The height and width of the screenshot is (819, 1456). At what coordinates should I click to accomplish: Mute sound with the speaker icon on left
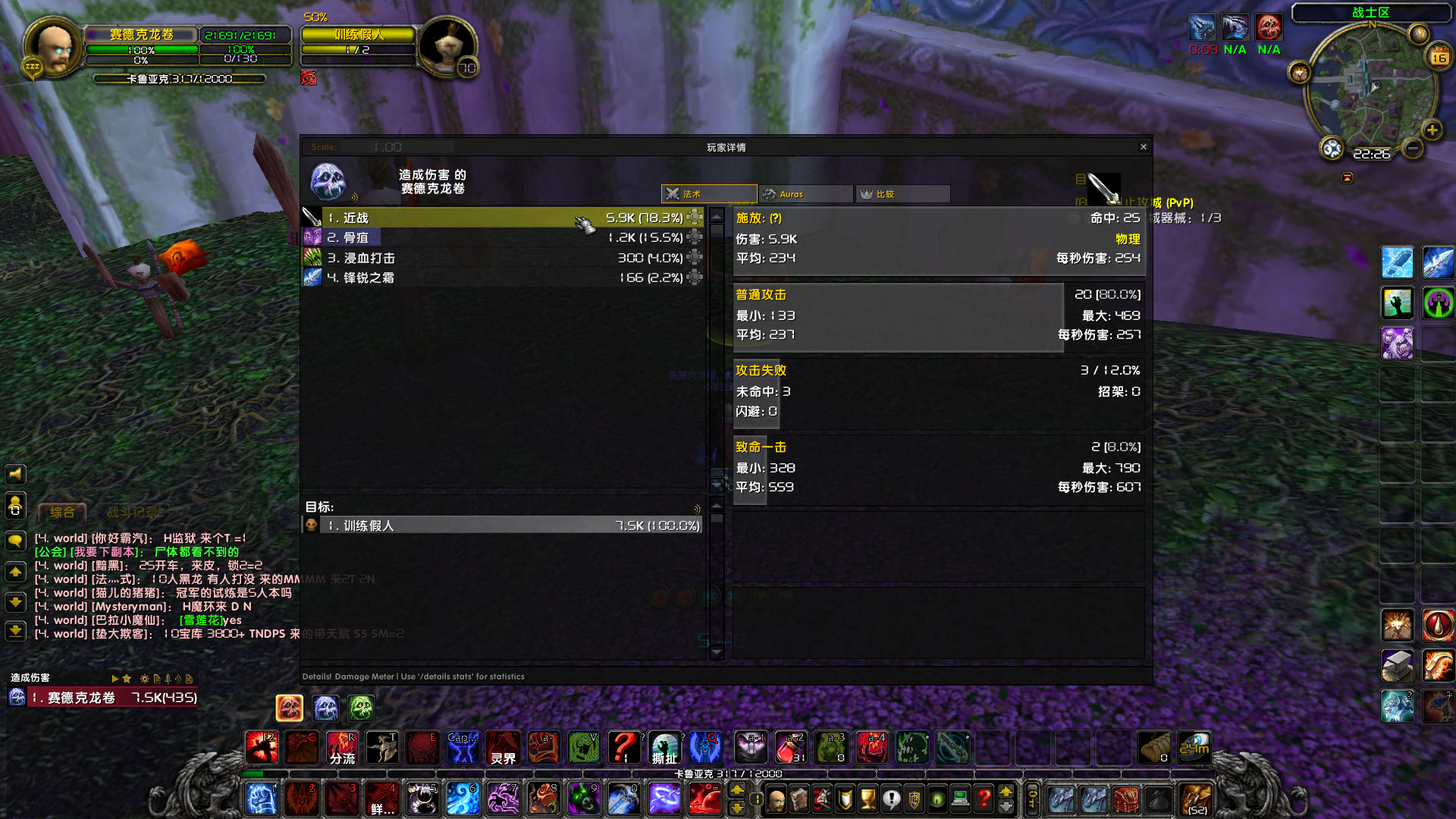click(x=16, y=475)
